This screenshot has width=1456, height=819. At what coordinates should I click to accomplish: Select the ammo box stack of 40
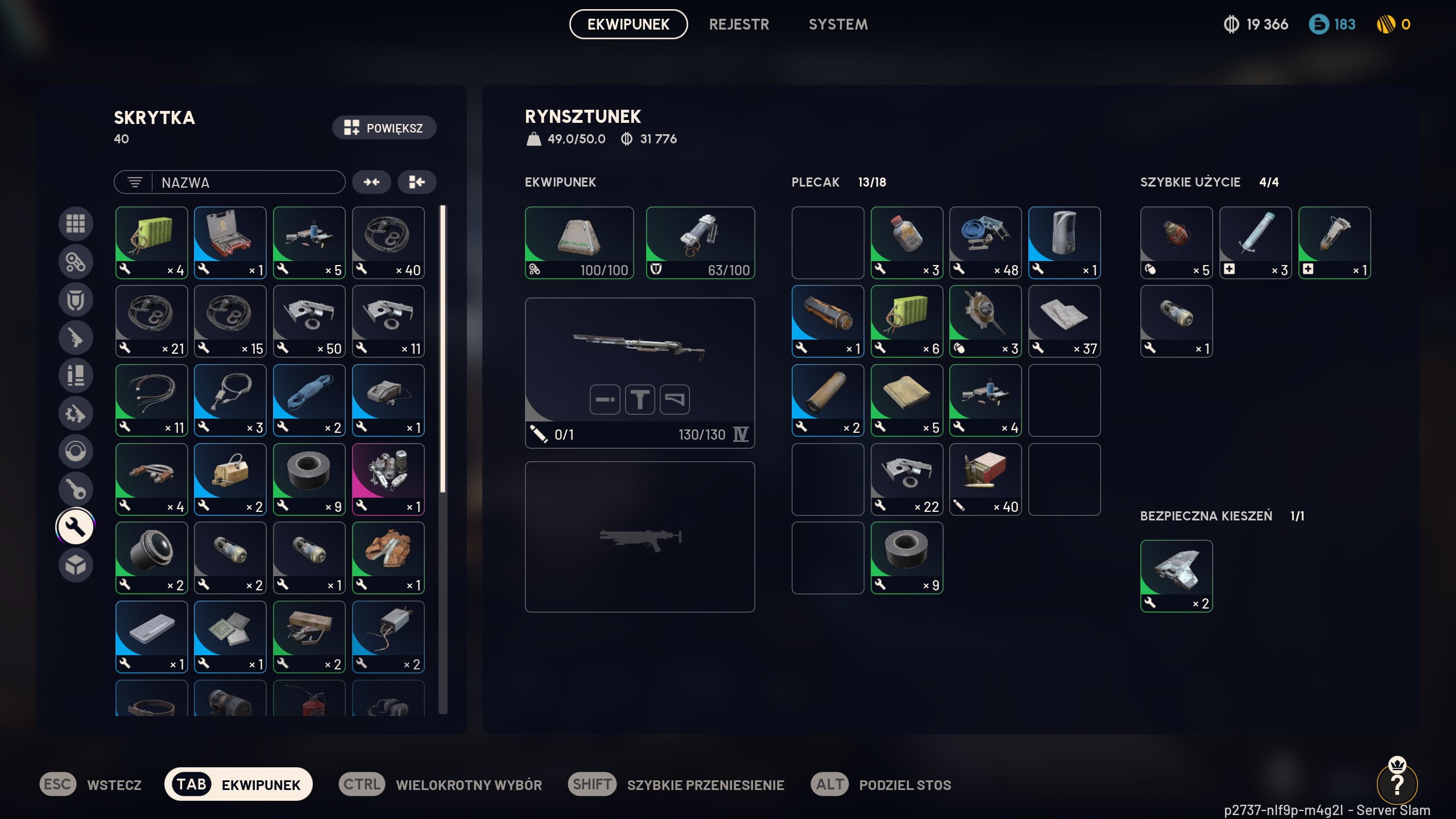985,479
